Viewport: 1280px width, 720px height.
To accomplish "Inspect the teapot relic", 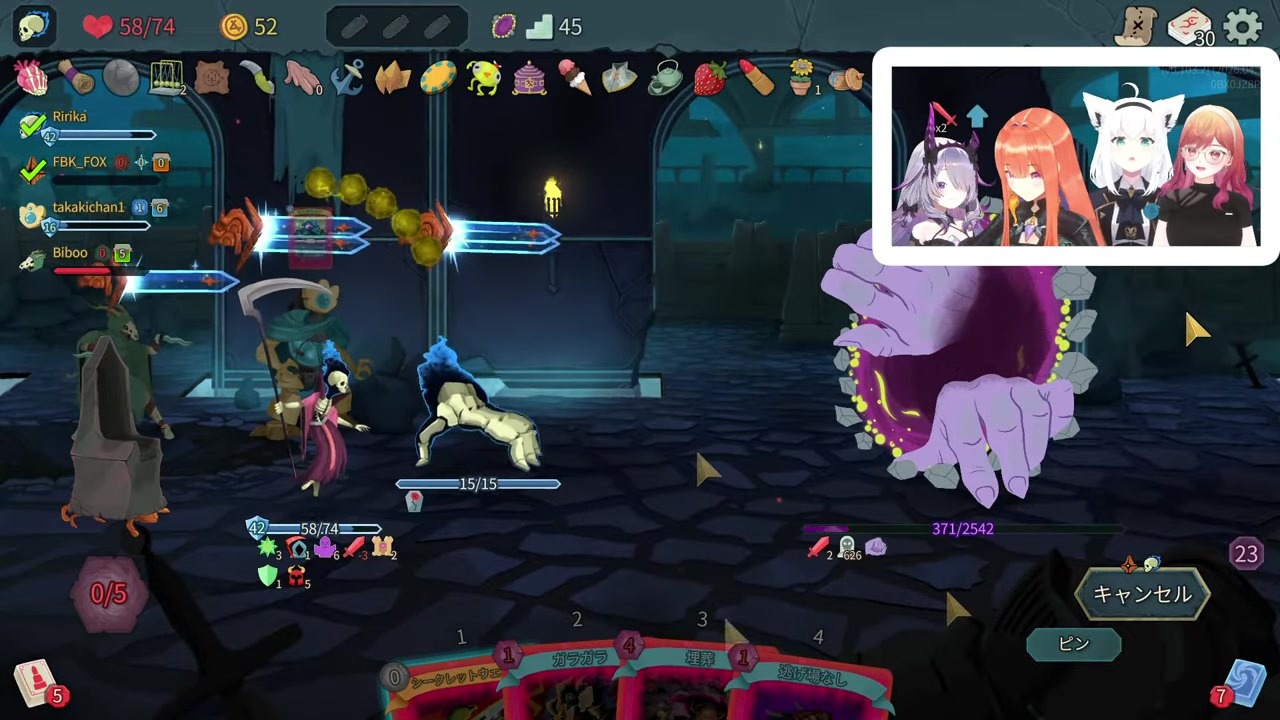I will (664, 78).
